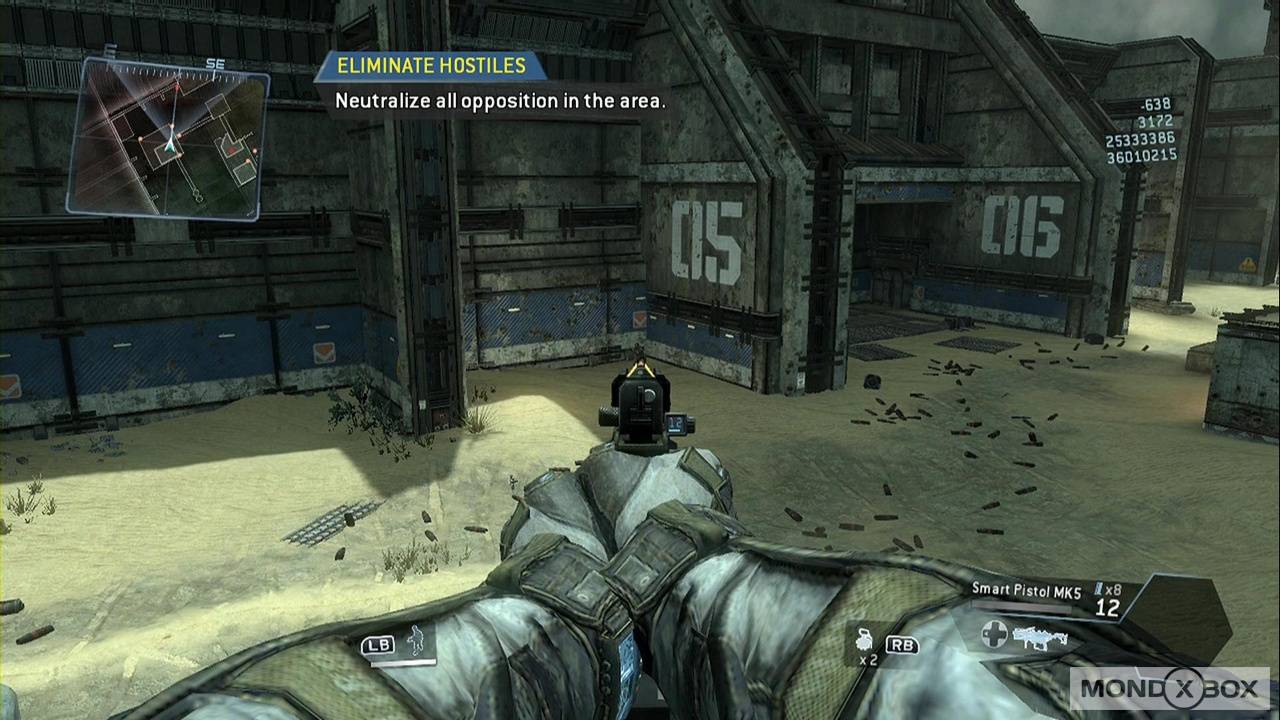Click the MondoXbox watermark logo
This screenshot has width=1280, height=720.
pyautogui.click(x=1168, y=688)
